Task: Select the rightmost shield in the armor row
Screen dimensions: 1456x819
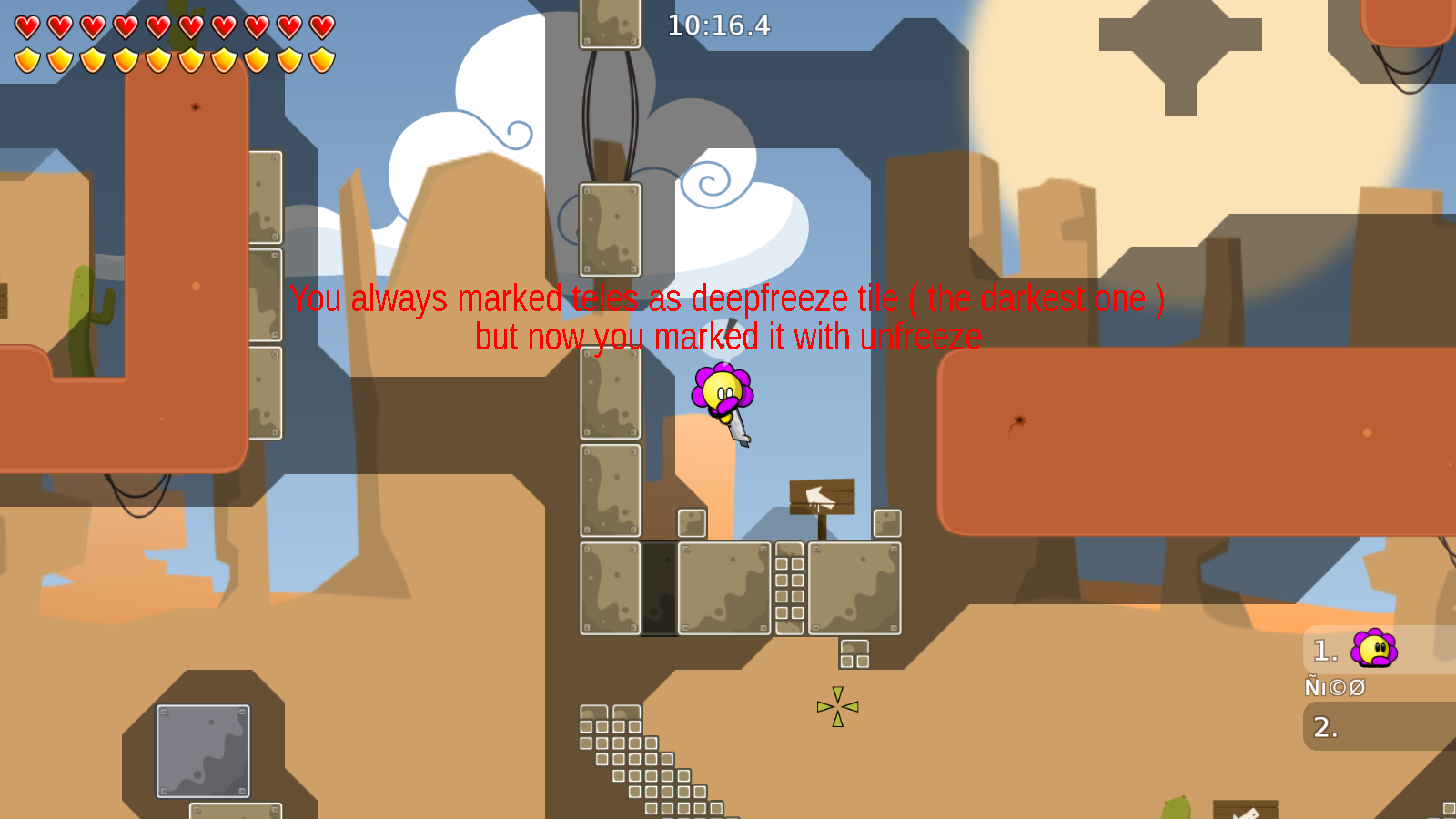Action: tap(320, 62)
